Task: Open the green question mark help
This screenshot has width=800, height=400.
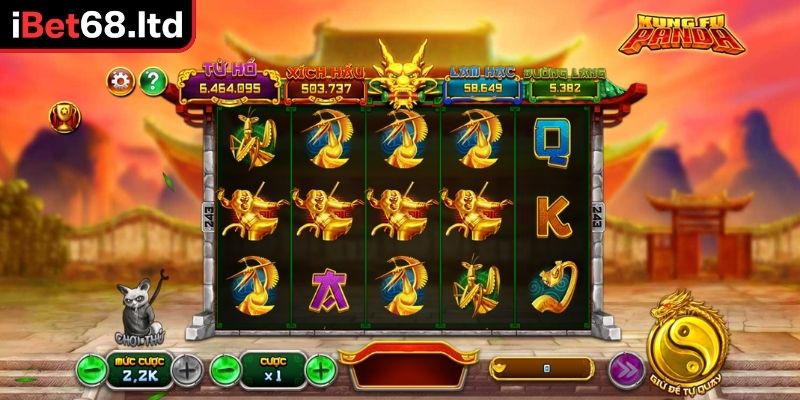Action: point(152,79)
